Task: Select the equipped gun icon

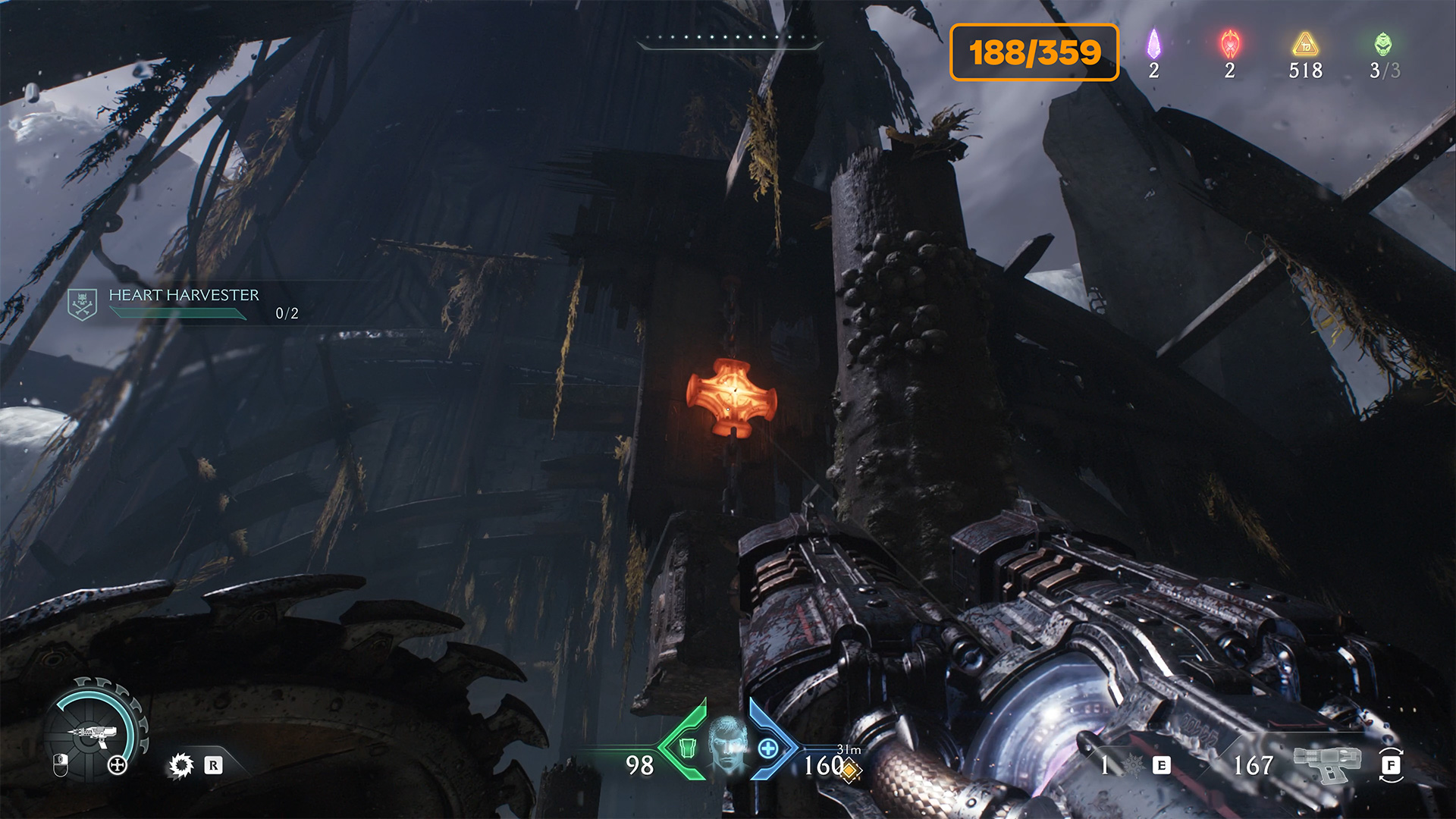Action: click(x=1326, y=763)
